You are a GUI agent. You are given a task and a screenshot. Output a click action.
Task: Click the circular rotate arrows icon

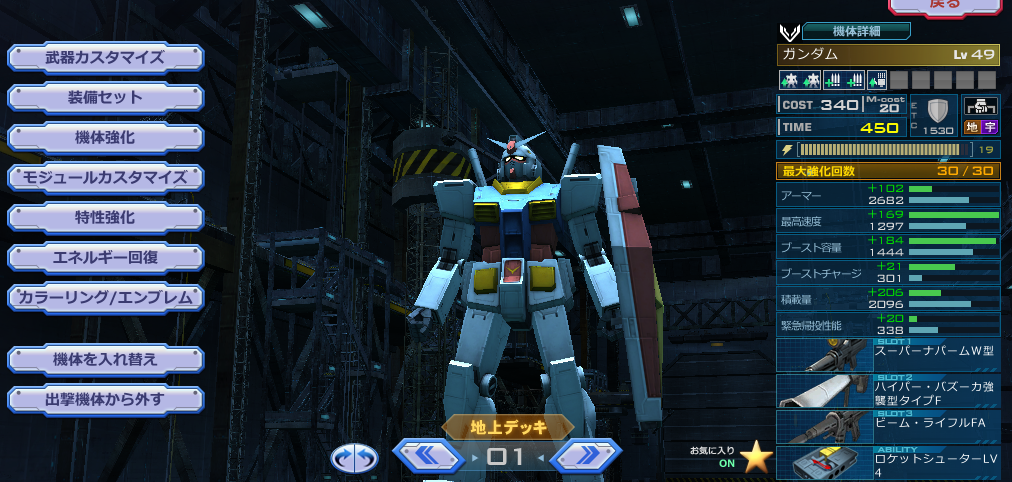(x=355, y=457)
